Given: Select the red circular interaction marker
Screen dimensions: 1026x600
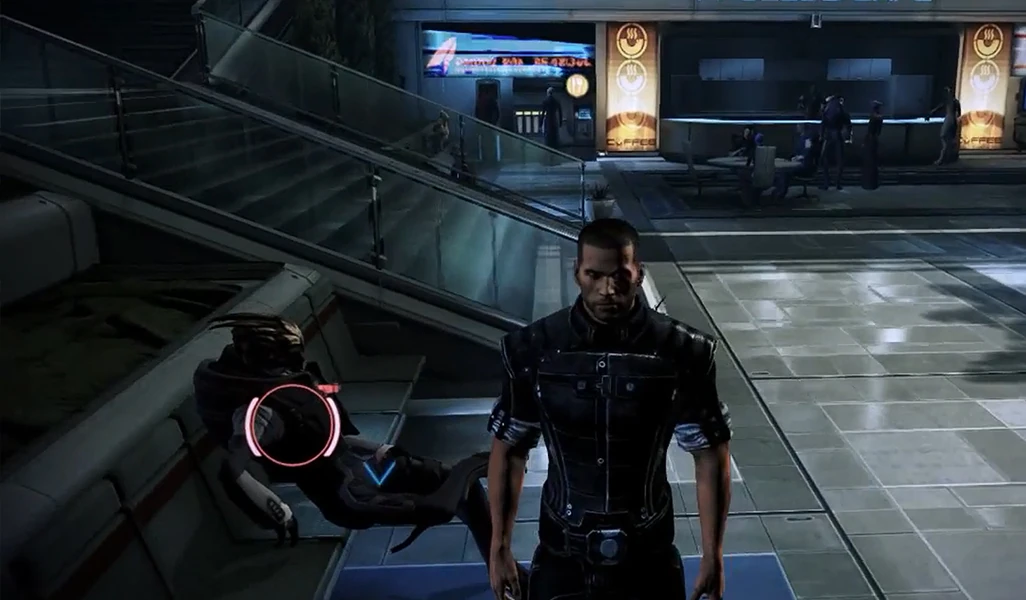Looking at the screenshot, I should (293, 424).
